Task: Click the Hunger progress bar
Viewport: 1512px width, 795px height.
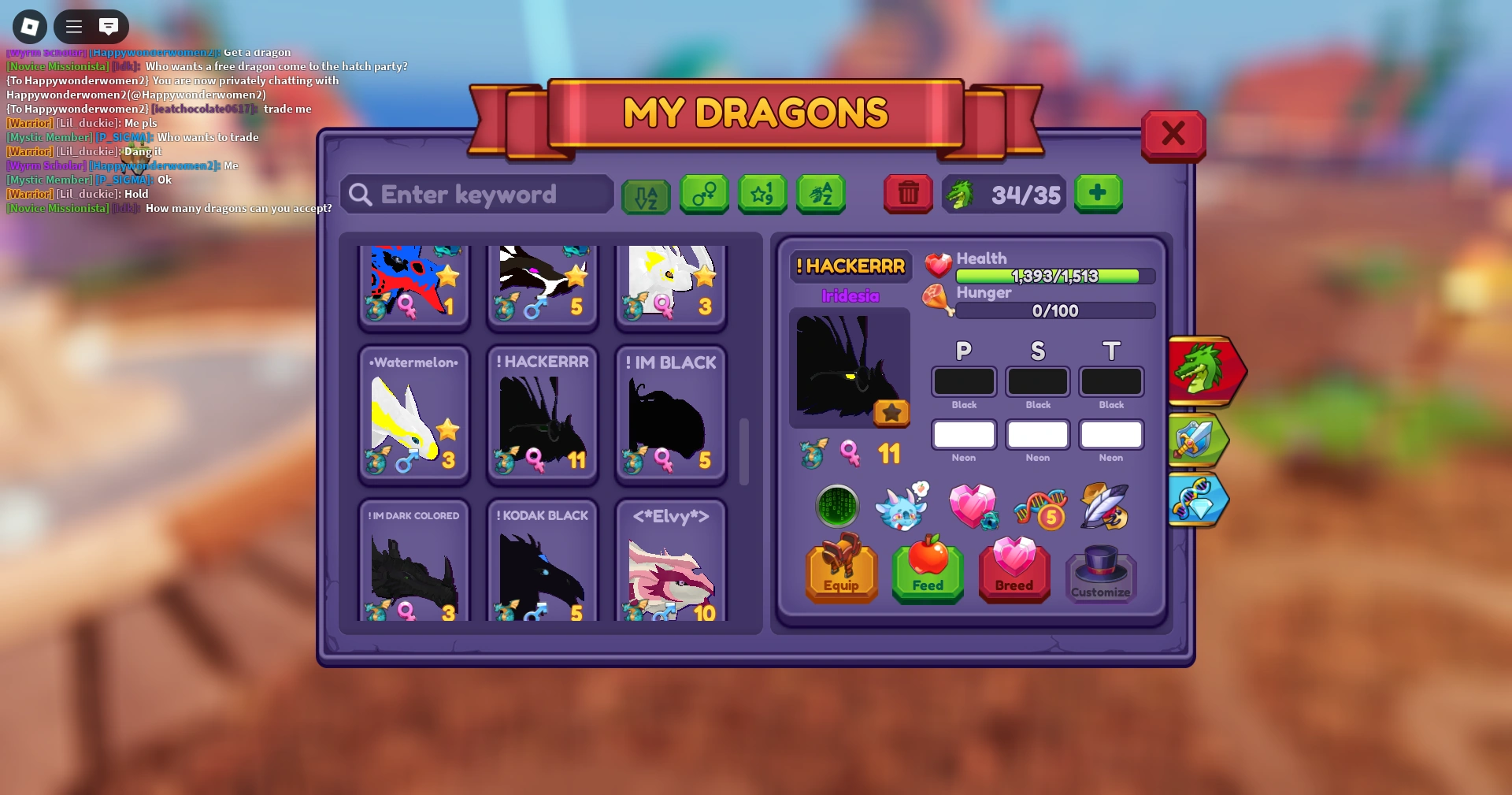Action: tap(1055, 310)
